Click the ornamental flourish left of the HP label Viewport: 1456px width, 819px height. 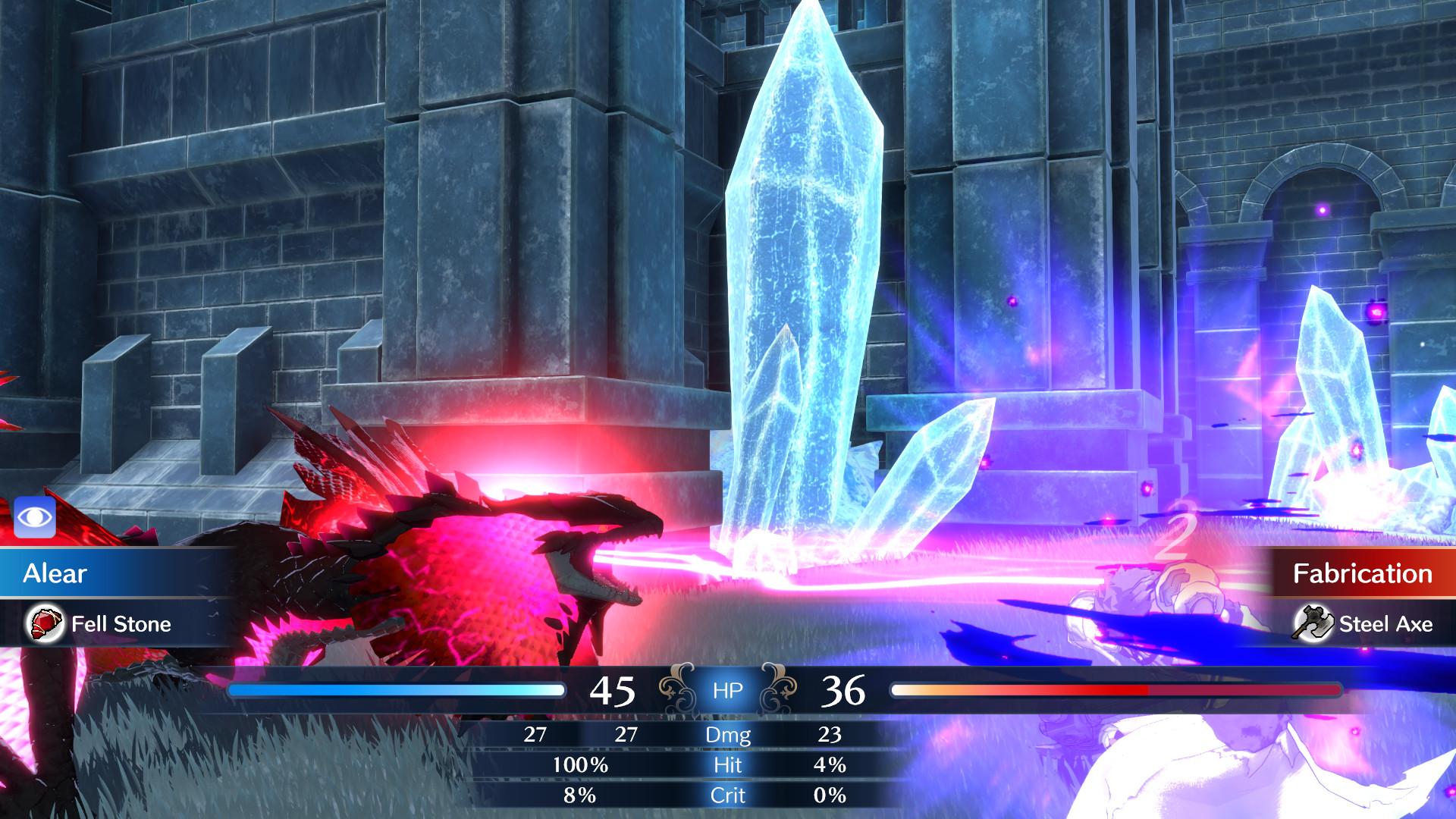pos(675,687)
